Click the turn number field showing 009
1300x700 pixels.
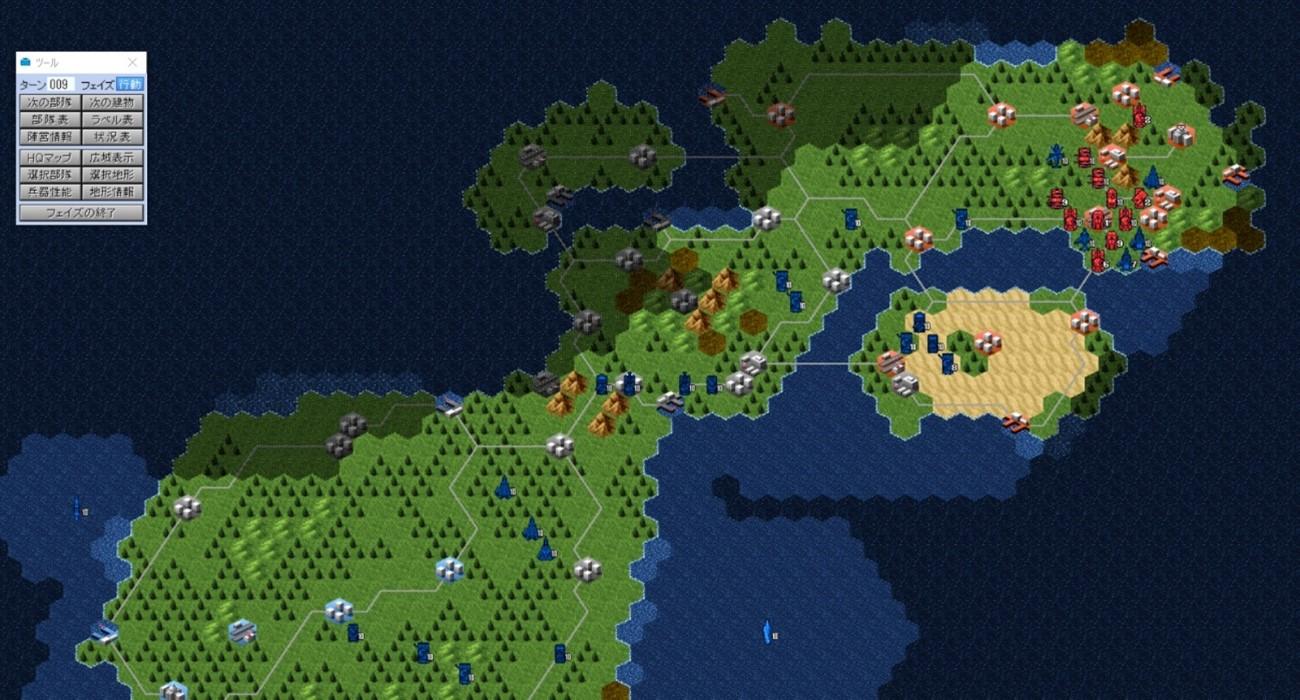click(x=60, y=84)
